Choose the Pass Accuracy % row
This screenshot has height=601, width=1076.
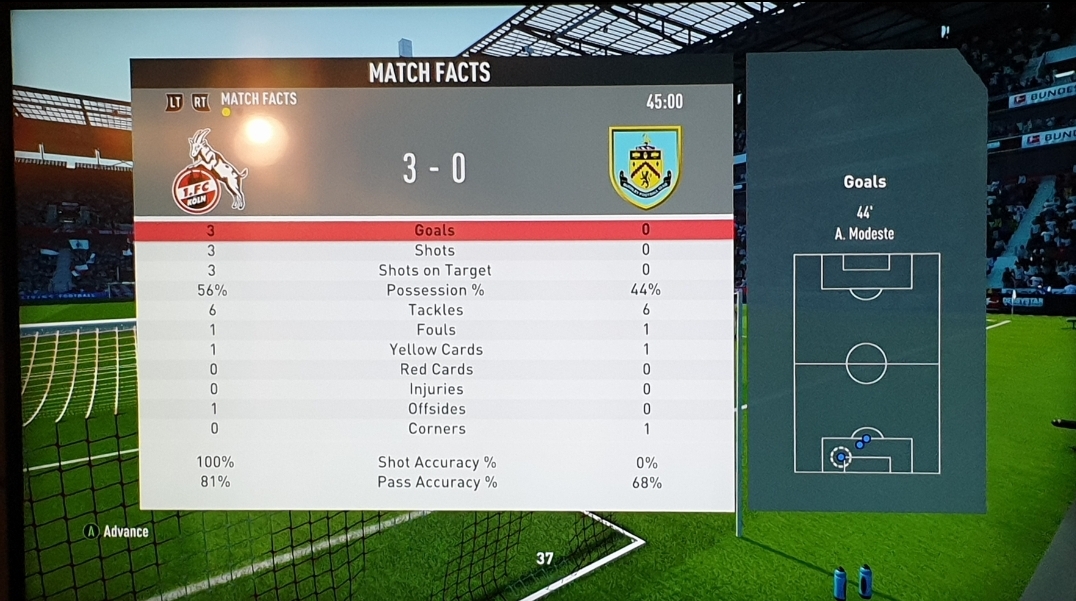click(x=436, y=482)
